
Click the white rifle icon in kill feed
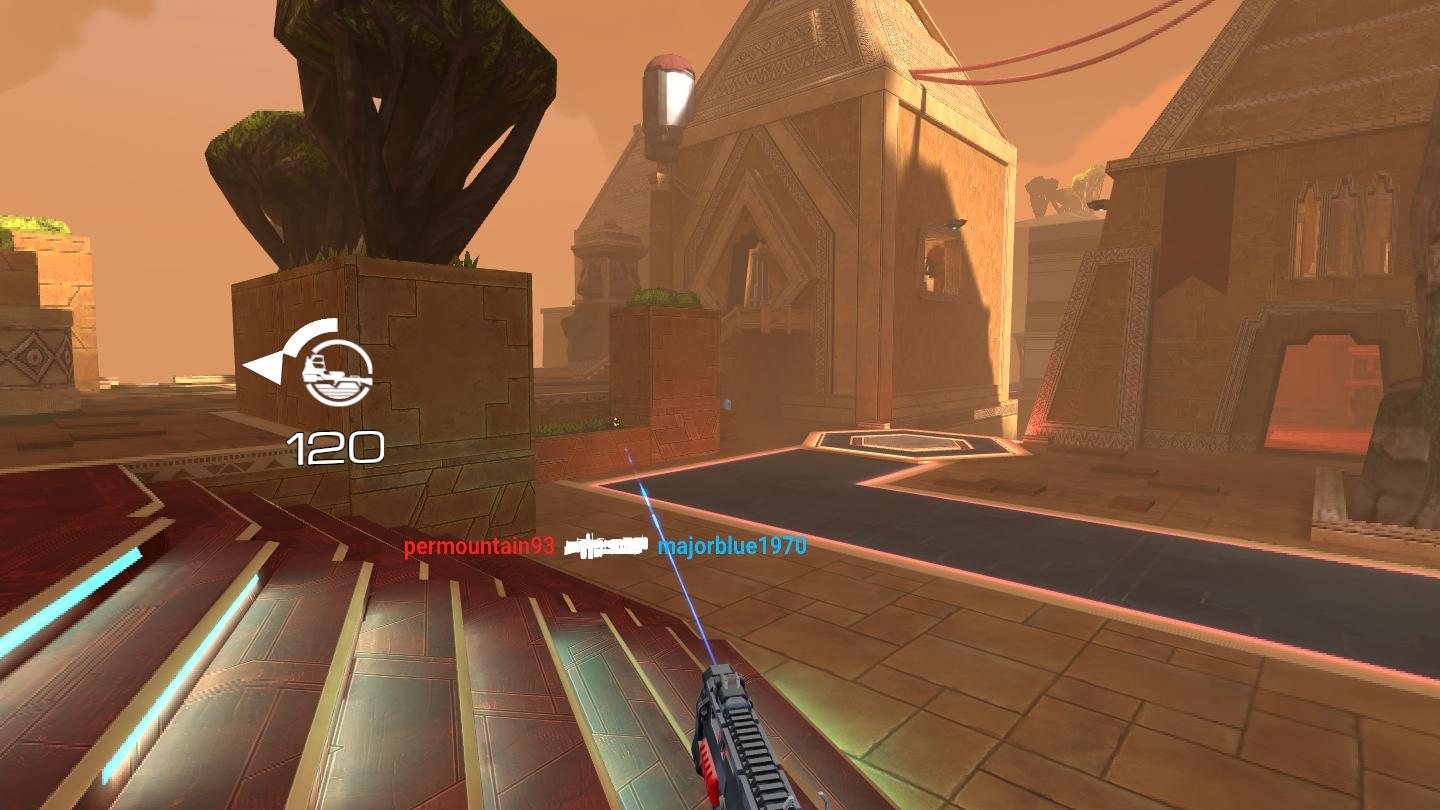tap(605, 546)
